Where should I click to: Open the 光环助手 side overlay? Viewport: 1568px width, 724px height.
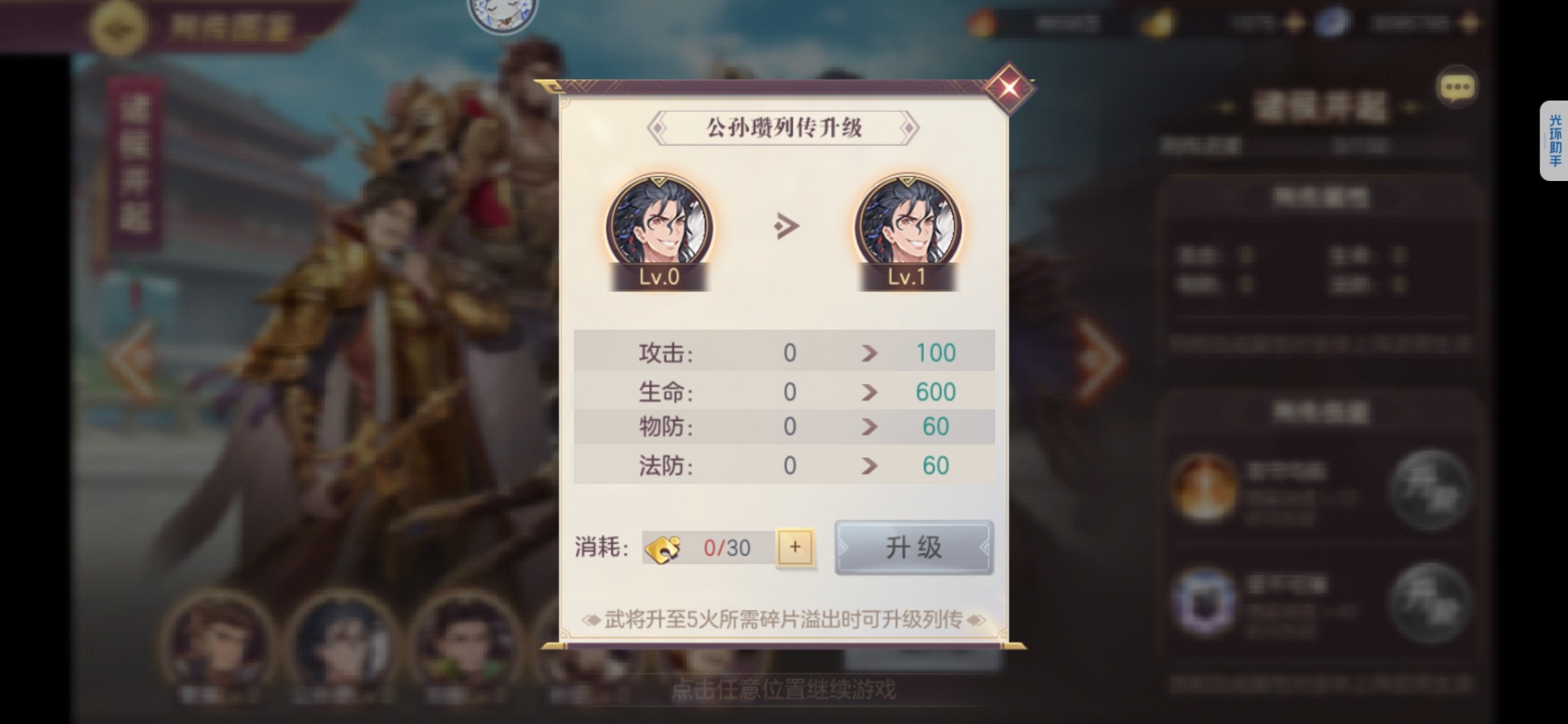1555,141
